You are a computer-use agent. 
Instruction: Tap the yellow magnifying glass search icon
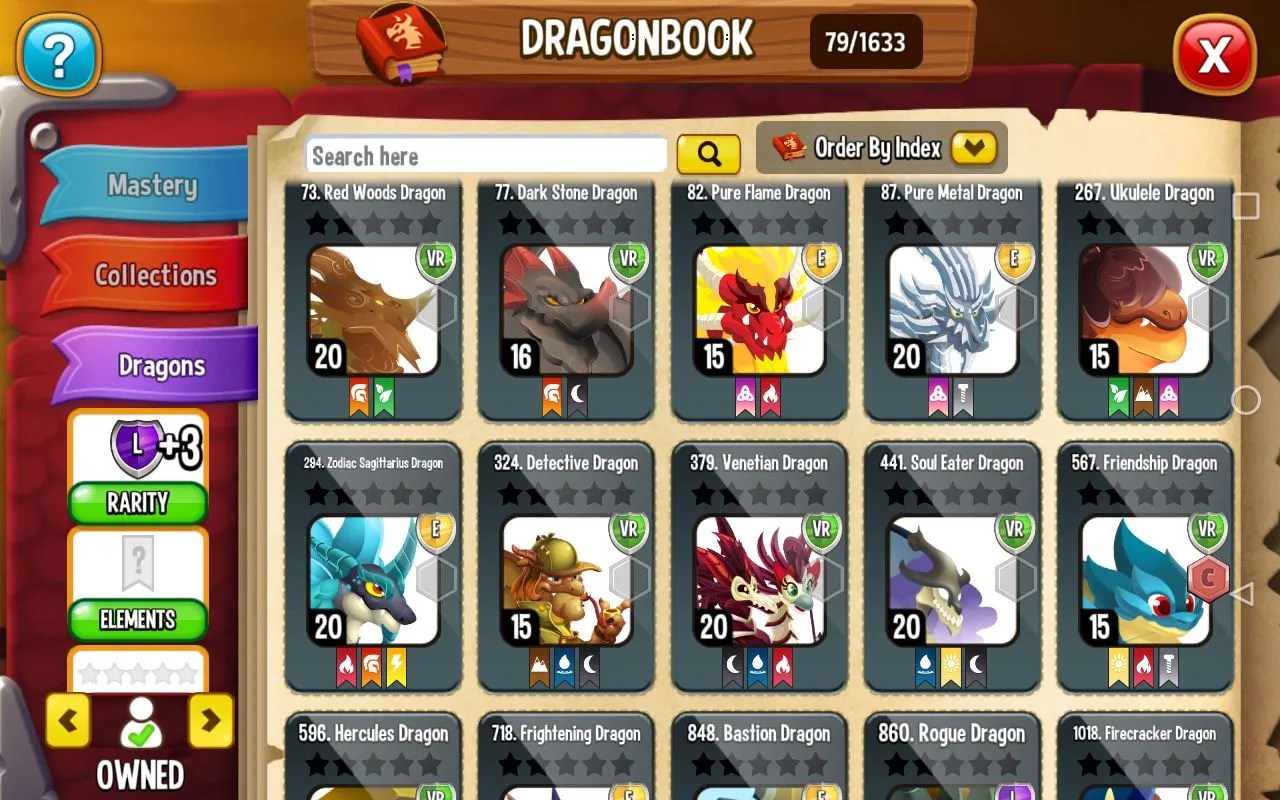pos(709,154)
